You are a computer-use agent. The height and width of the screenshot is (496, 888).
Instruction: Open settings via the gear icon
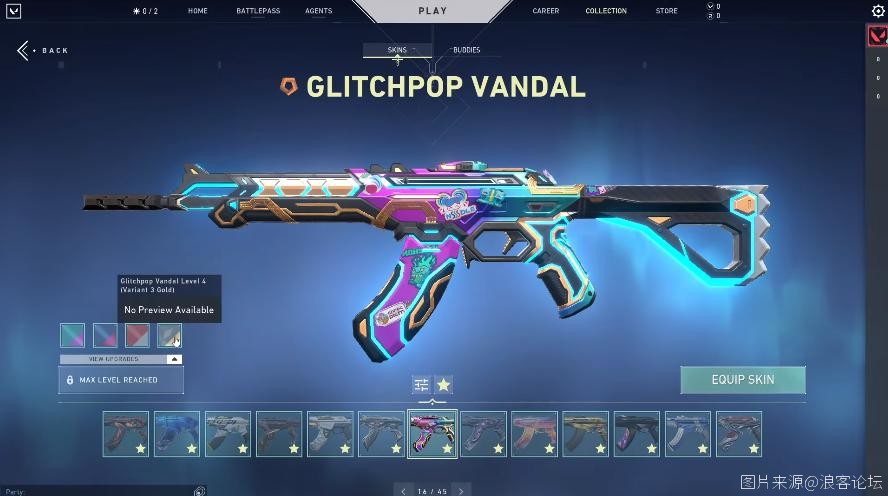[878, 11]
